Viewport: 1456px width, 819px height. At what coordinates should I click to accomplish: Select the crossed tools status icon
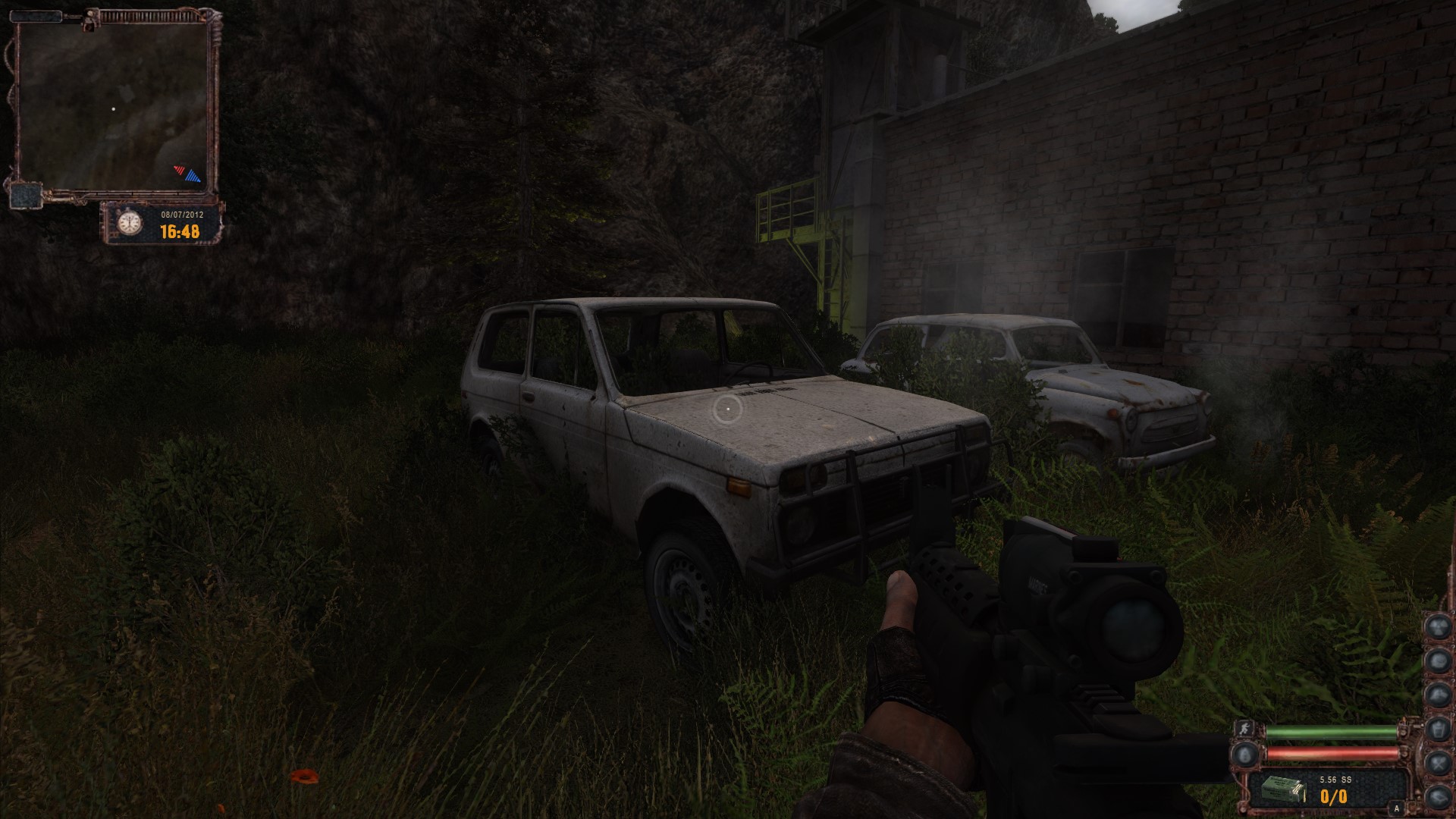pyautogui.click(x=1438, y=762)
